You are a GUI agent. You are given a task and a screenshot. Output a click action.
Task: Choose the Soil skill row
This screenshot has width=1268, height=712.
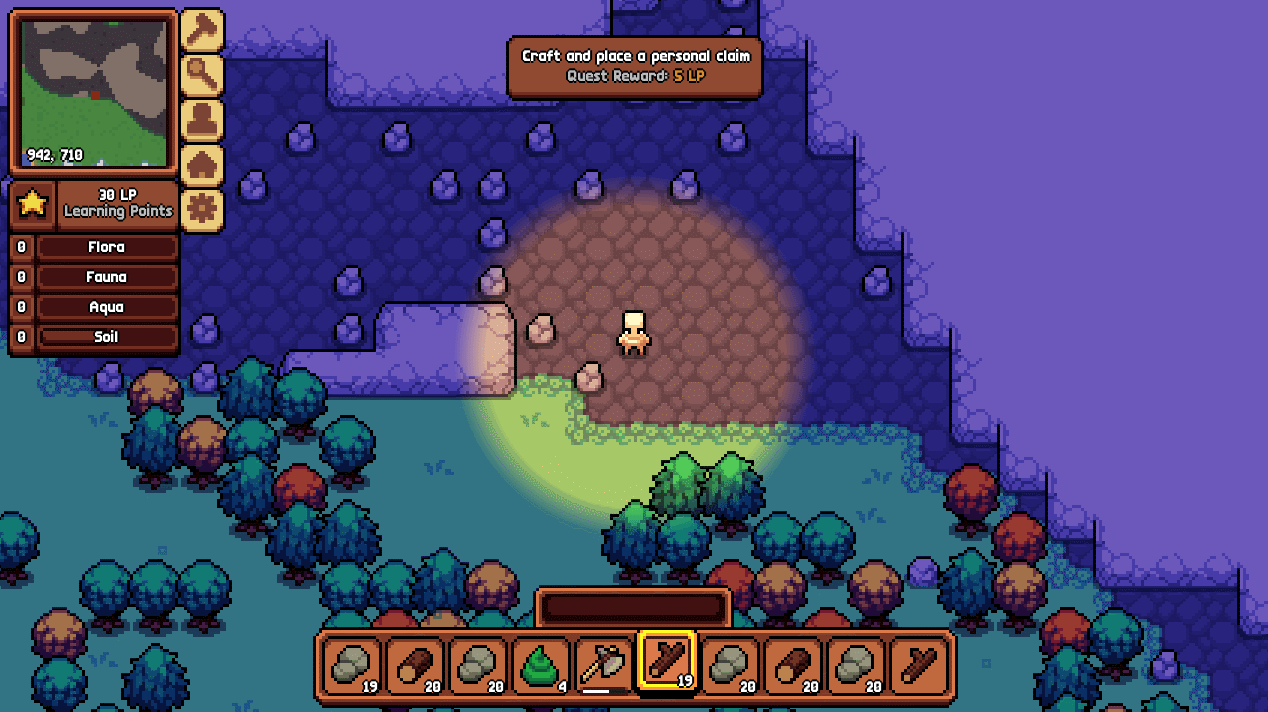point(107,337)
